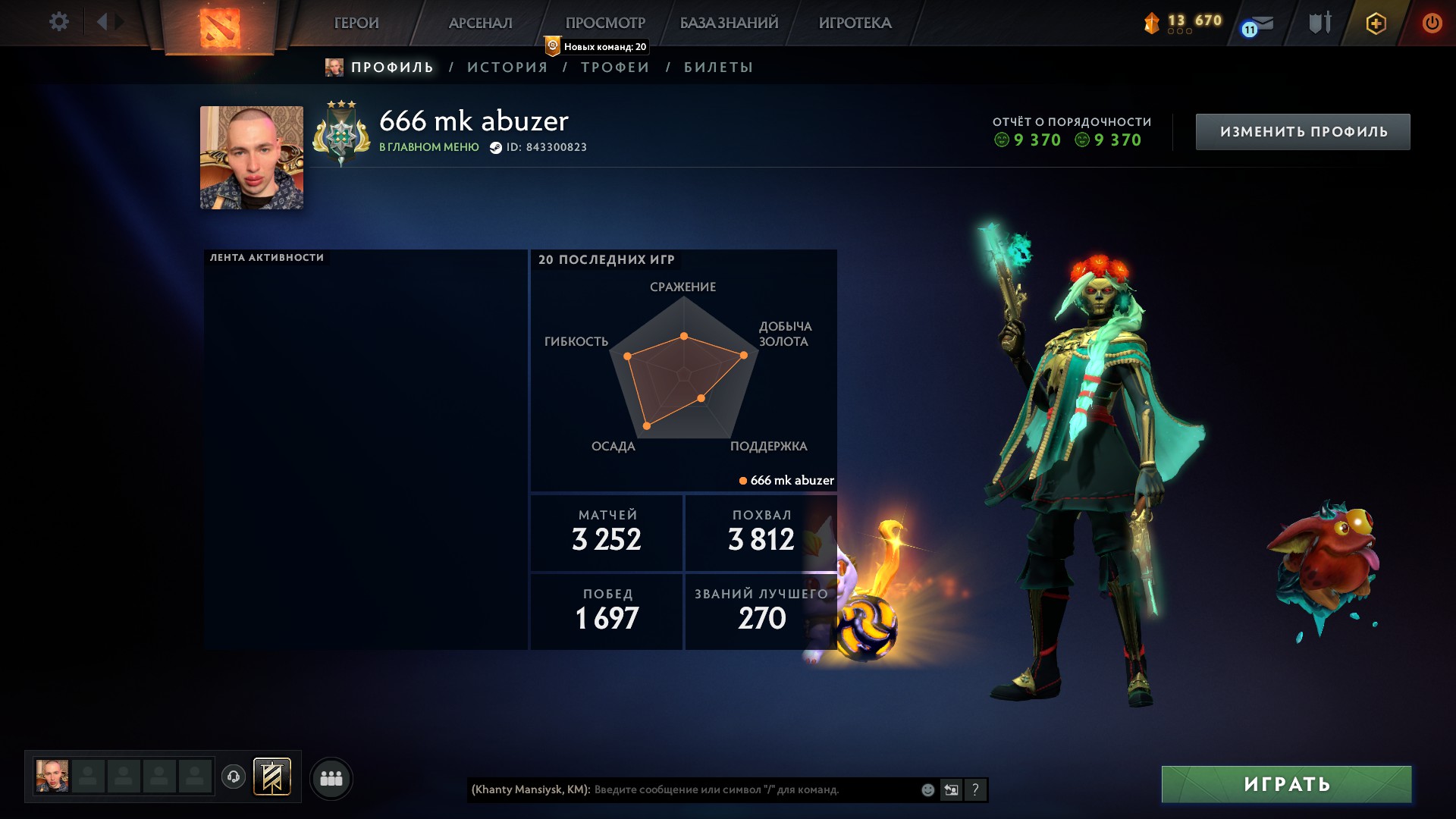Open the АРСЕНАЛ menu
The height and width of the screenshot is (819, 1456).
point(480,24)
